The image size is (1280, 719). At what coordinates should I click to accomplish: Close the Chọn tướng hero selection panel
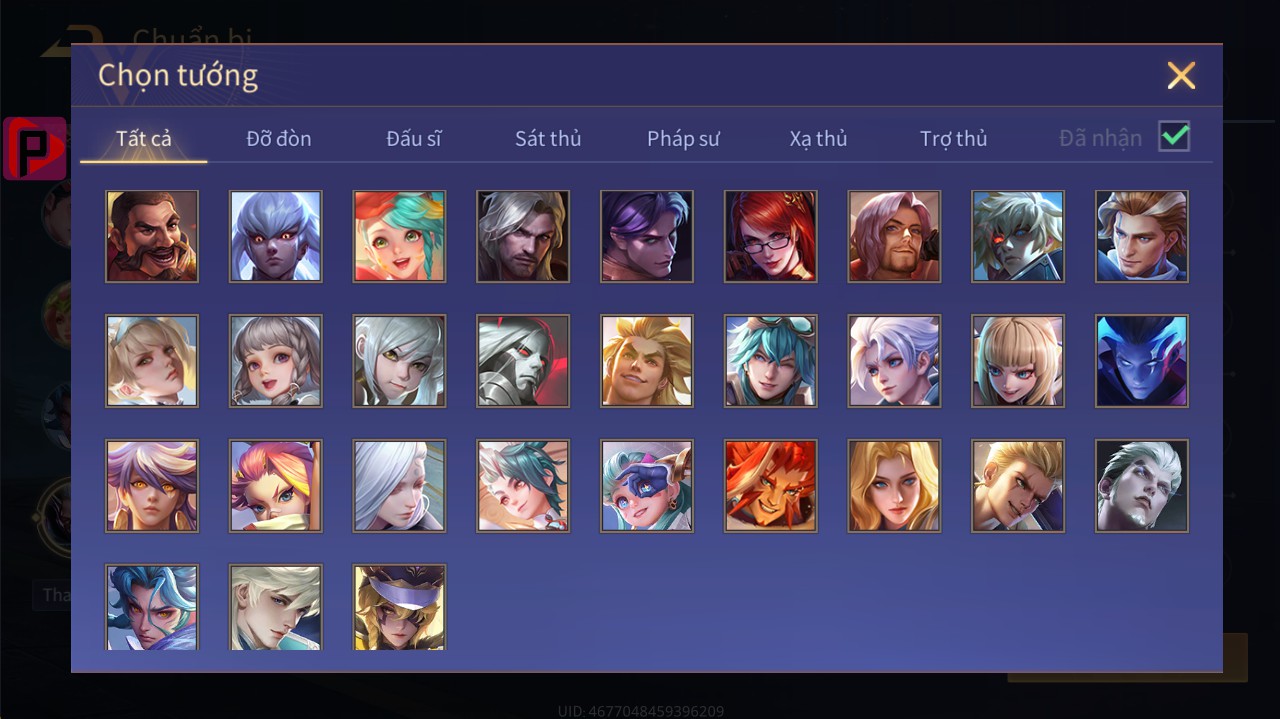[1181, 76]
